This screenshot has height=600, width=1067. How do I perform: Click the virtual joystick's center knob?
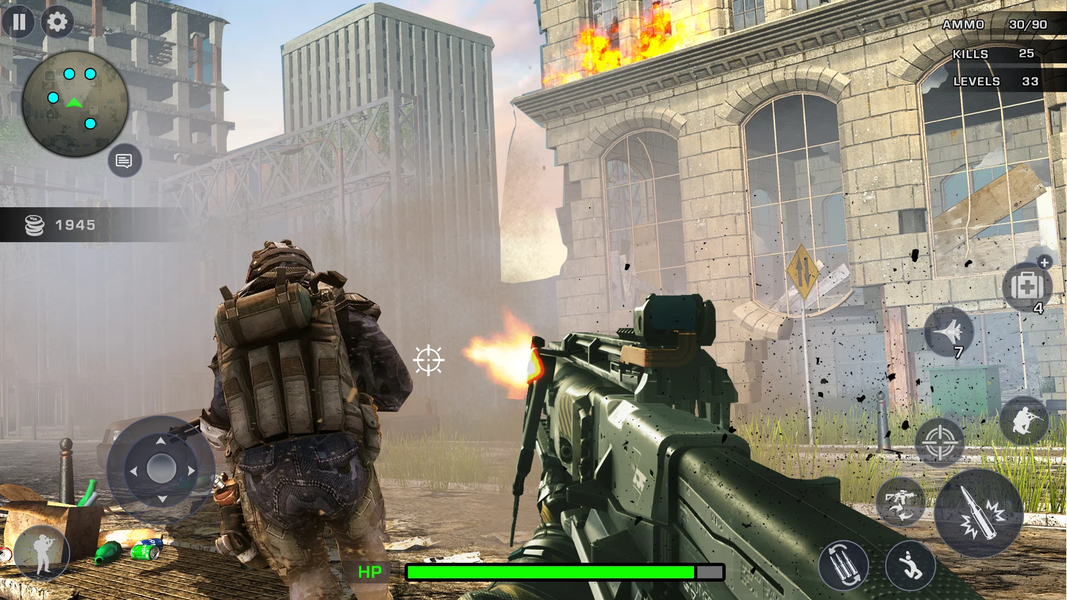pyautogui.click(x=161, y=468)
